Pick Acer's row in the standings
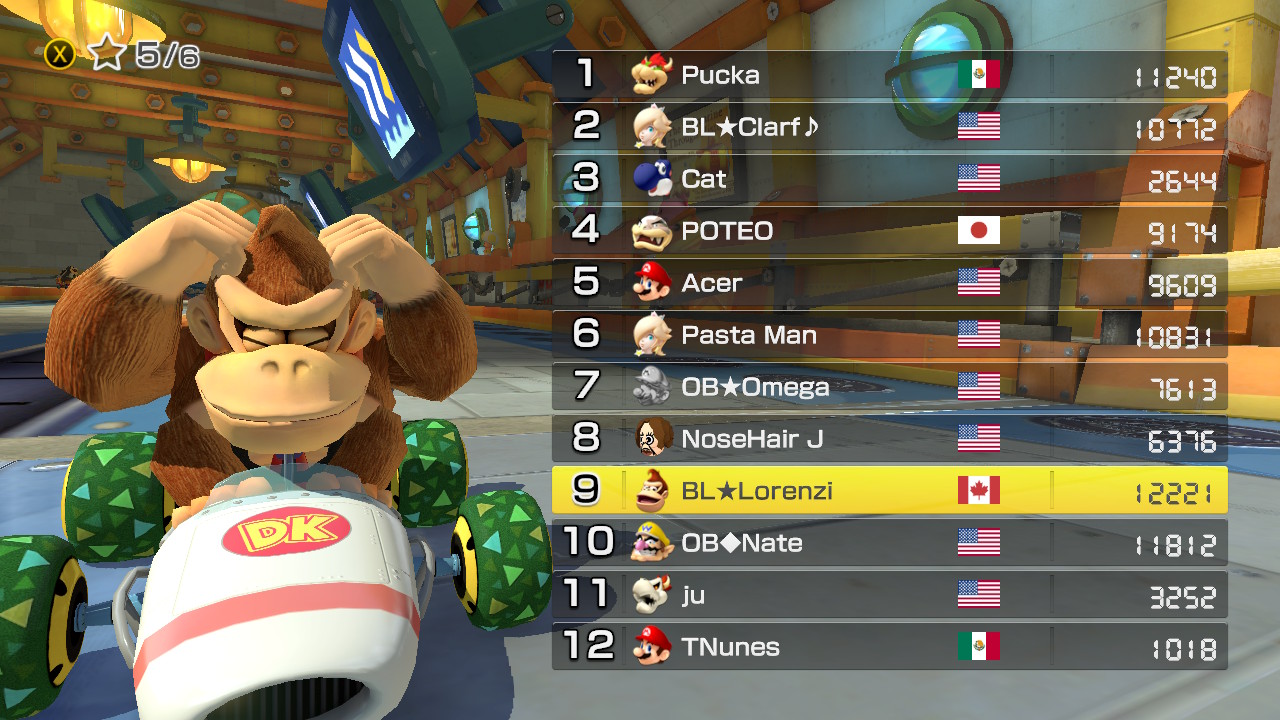Viewport: 1280px width, 720px height. tap(889, 283)
